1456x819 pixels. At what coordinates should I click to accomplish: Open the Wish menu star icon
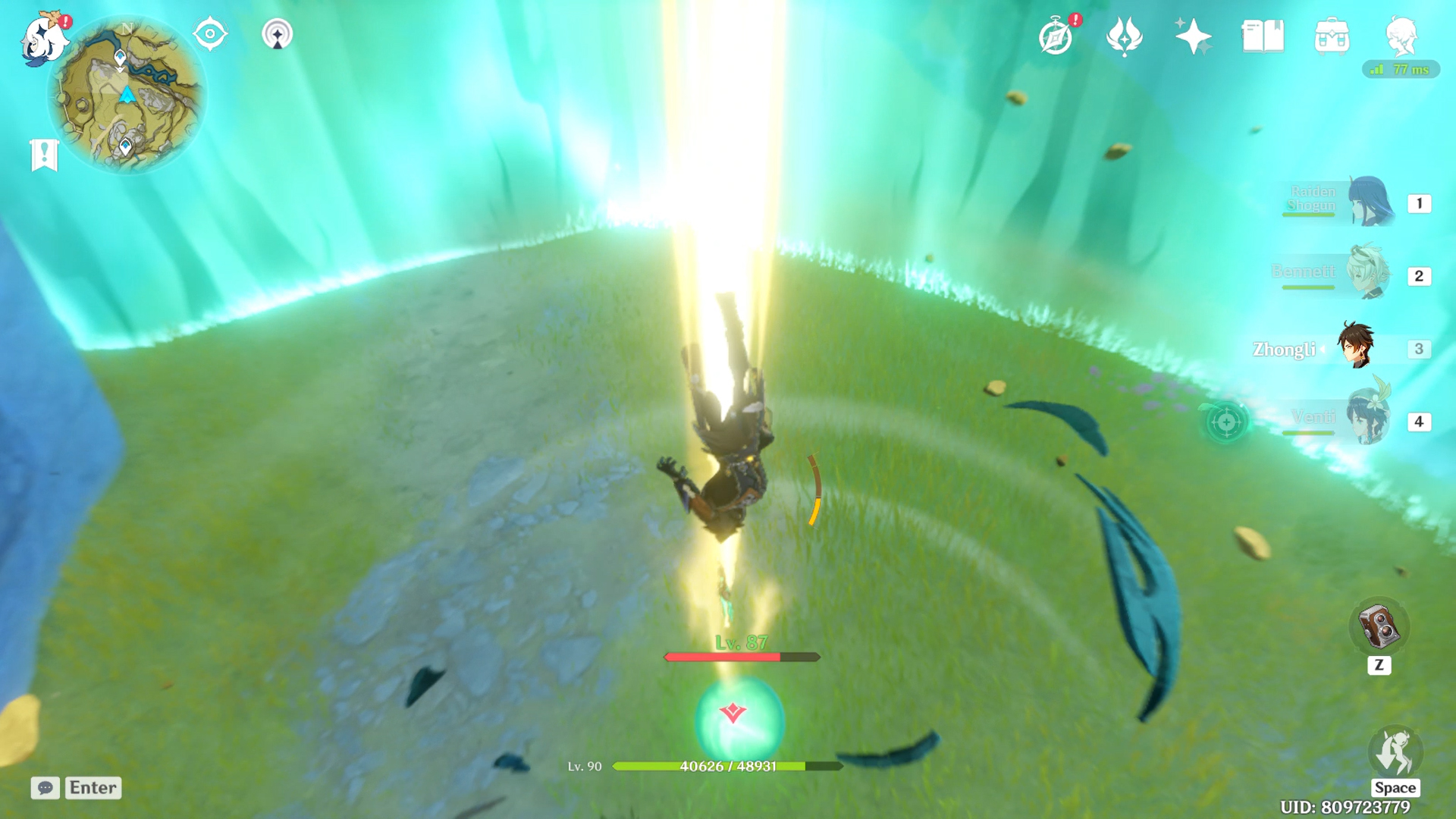tap(1192, 36)
